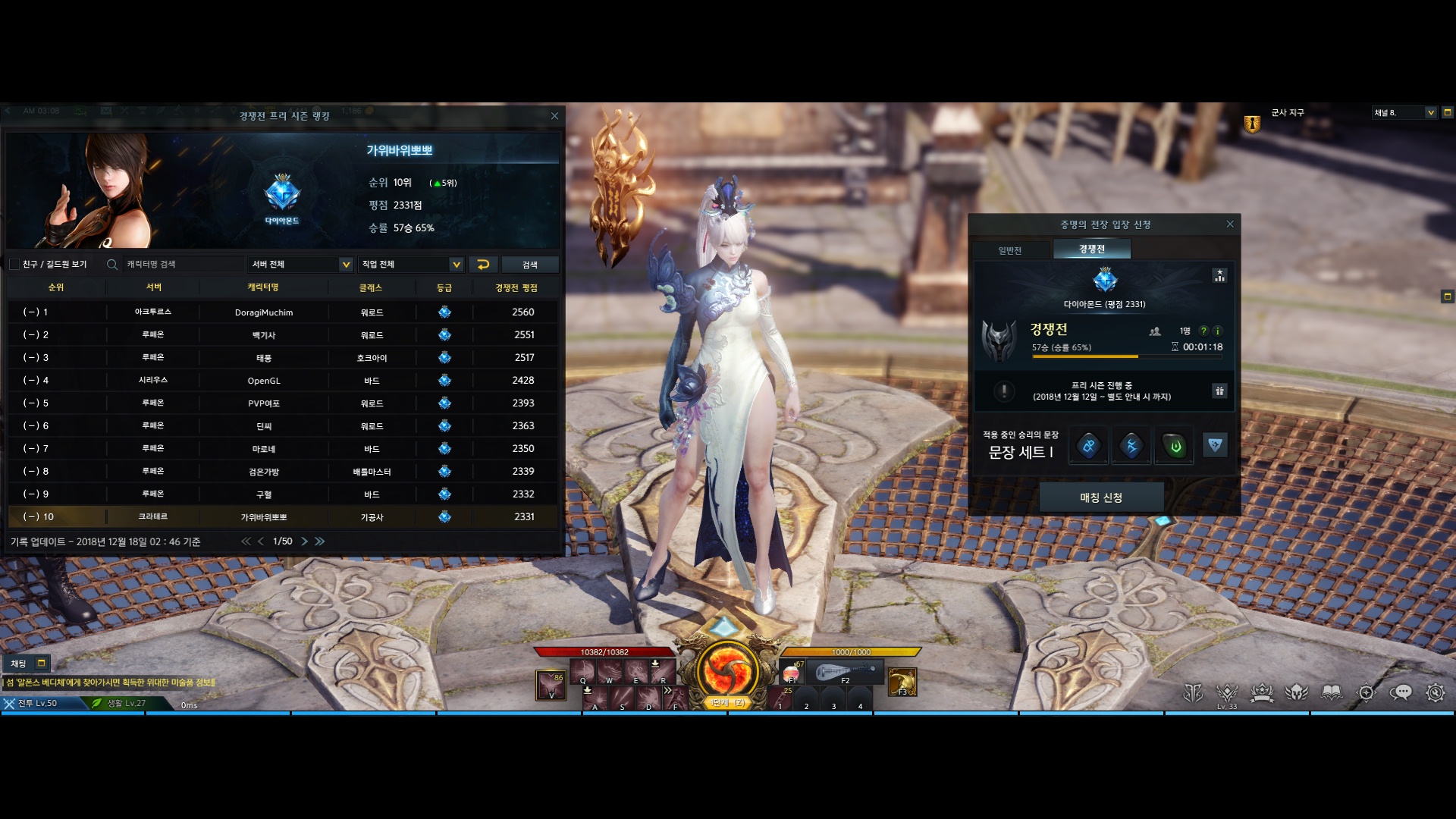
Task: Click the 매칭 신청 matchmaking button
Action: 1101,497
